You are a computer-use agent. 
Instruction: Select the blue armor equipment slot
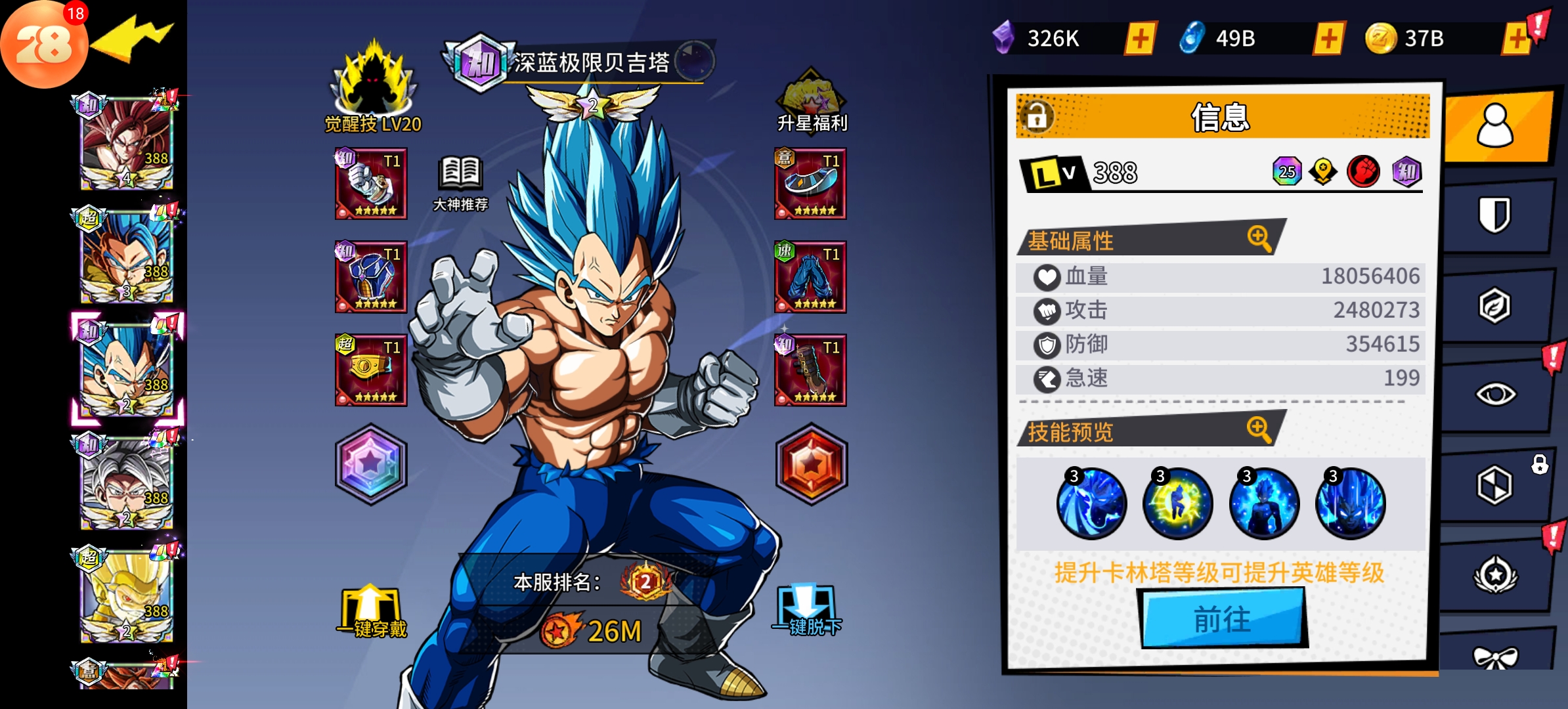click(371, 277)
